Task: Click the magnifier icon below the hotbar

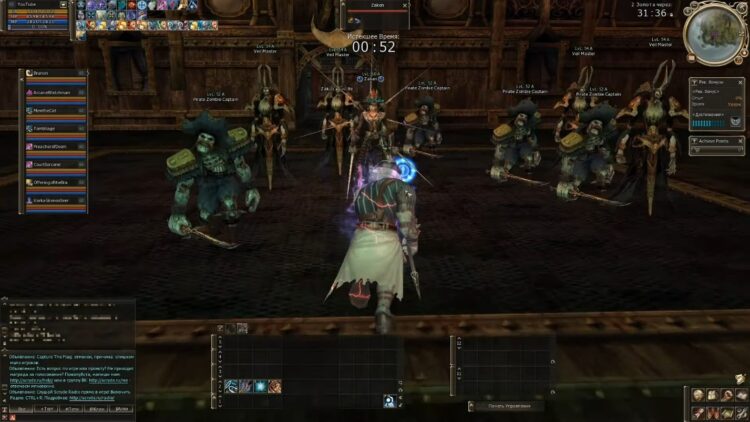Action: [x=388, y=401]
